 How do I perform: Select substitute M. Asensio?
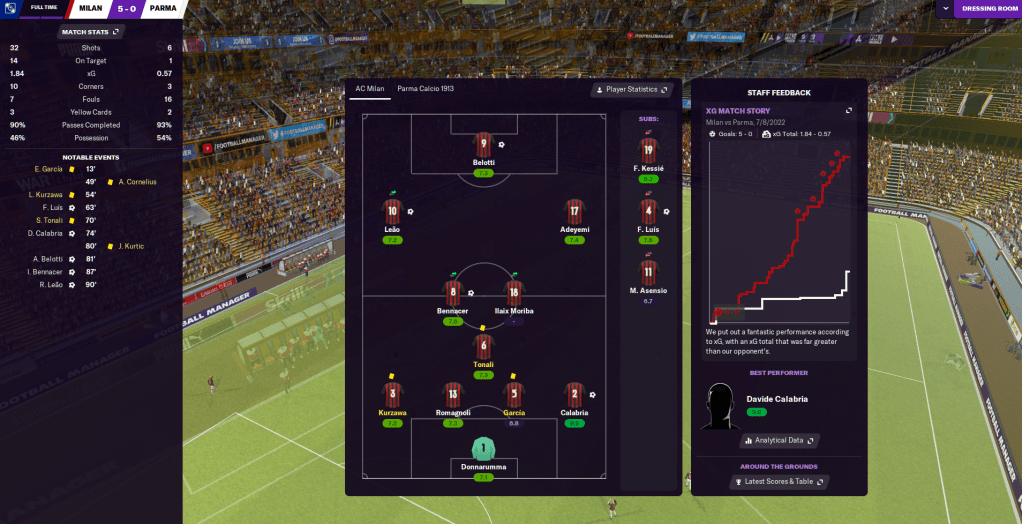tap(648, 273)
